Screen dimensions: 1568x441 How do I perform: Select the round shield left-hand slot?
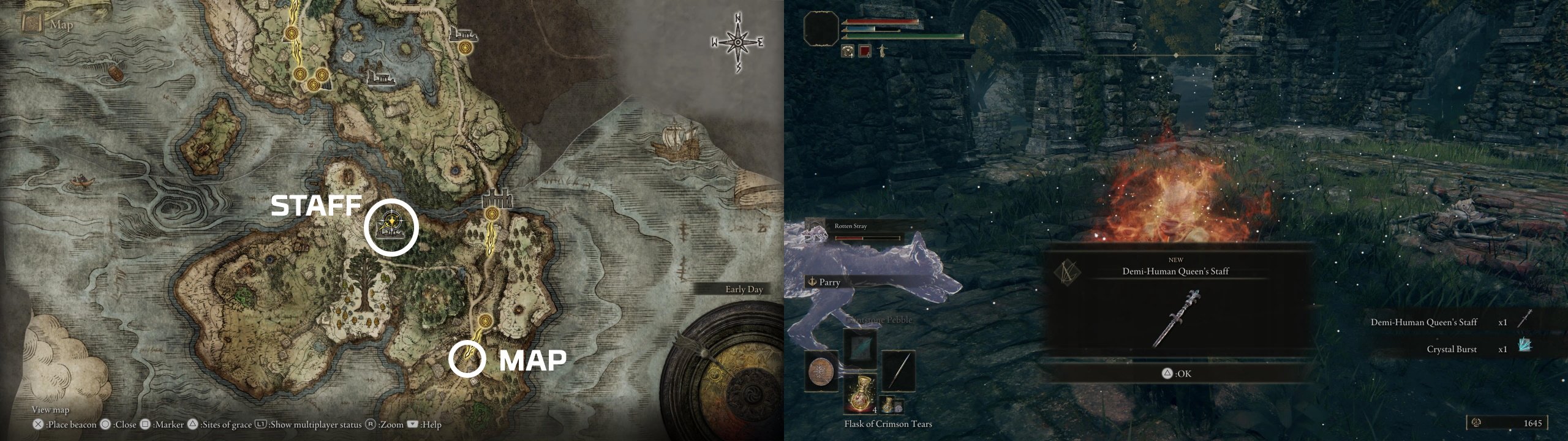(x=820, y=371)
